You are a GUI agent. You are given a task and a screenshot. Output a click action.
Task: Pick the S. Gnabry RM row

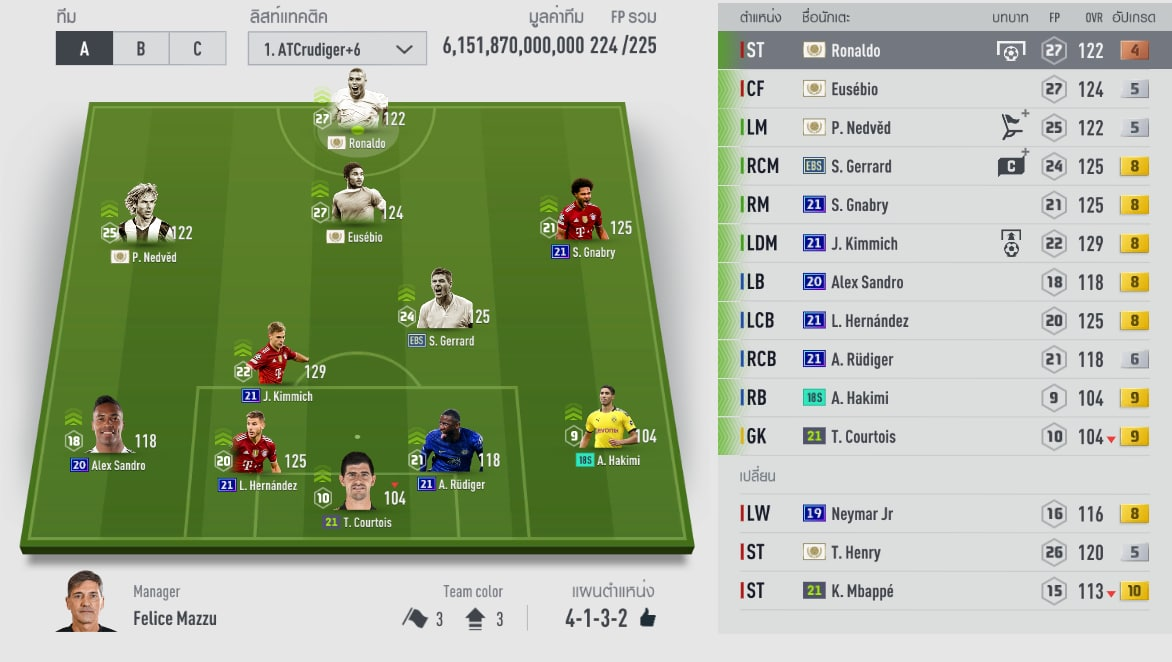pos(940,205)
